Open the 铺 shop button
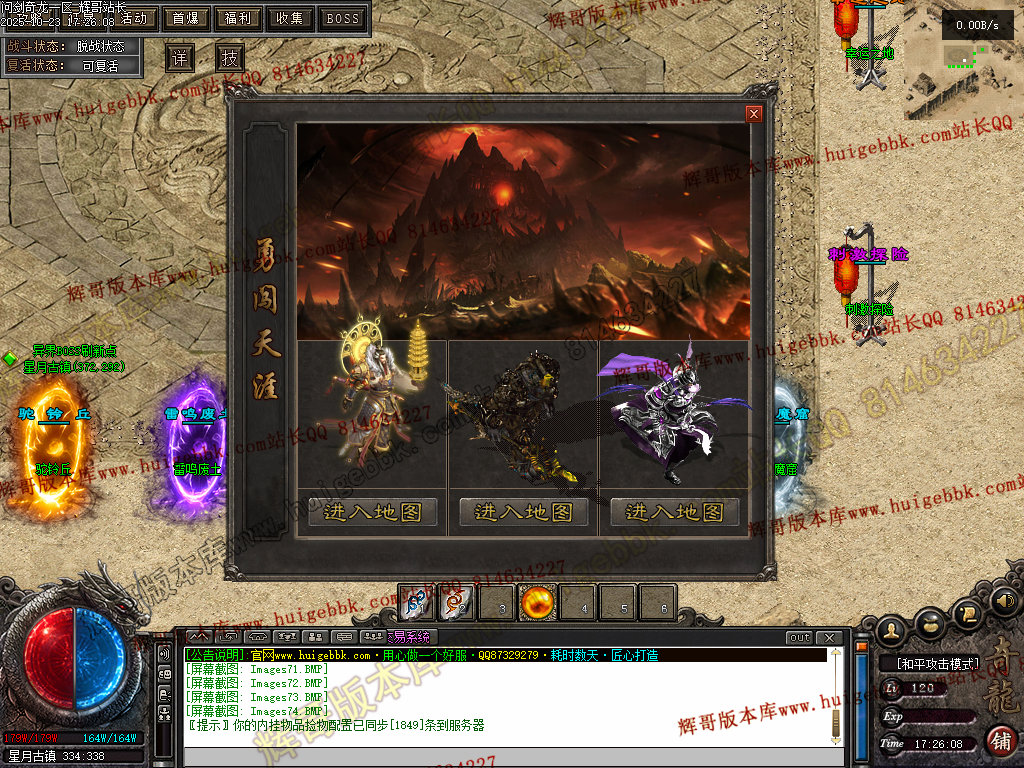The image size is (1024, 768). 999,741
